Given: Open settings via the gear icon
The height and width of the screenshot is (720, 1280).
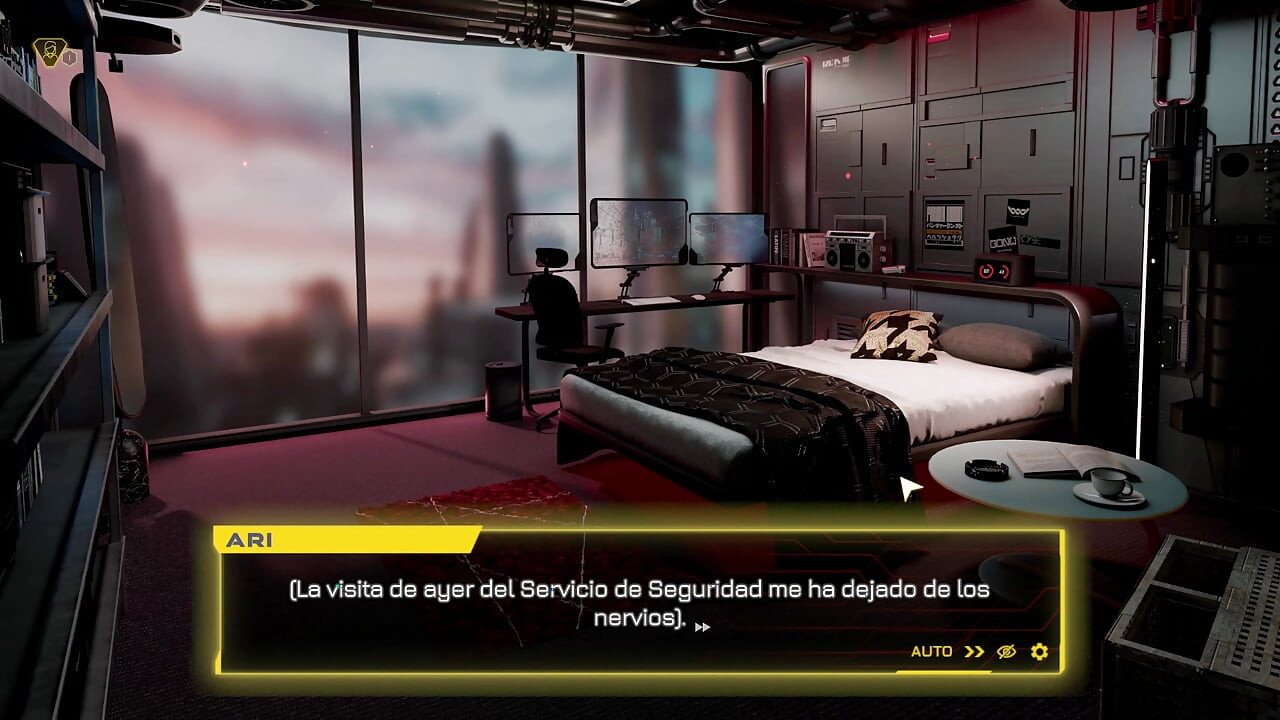Looking at the screenshot, I should coord(1039,652).
